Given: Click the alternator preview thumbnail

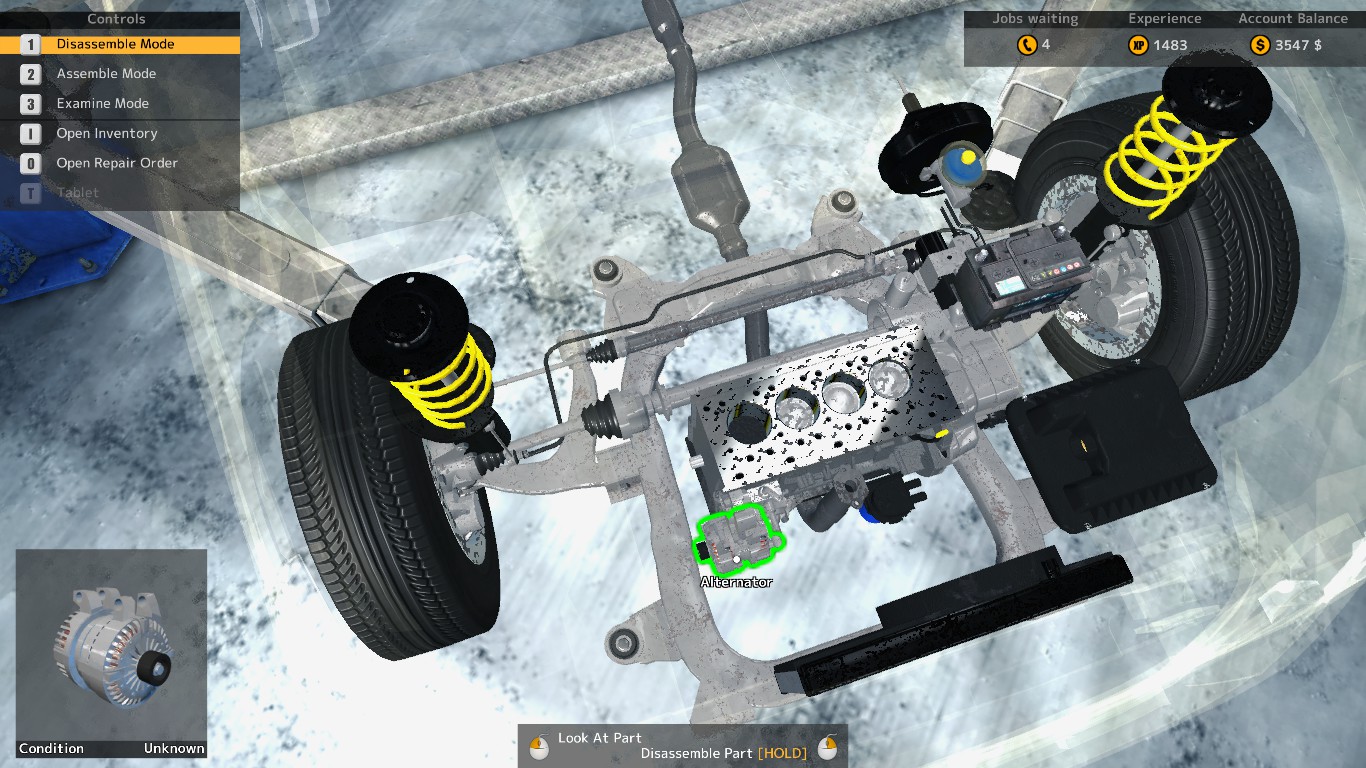Looking at the screenshot, I should click(111, 646).
